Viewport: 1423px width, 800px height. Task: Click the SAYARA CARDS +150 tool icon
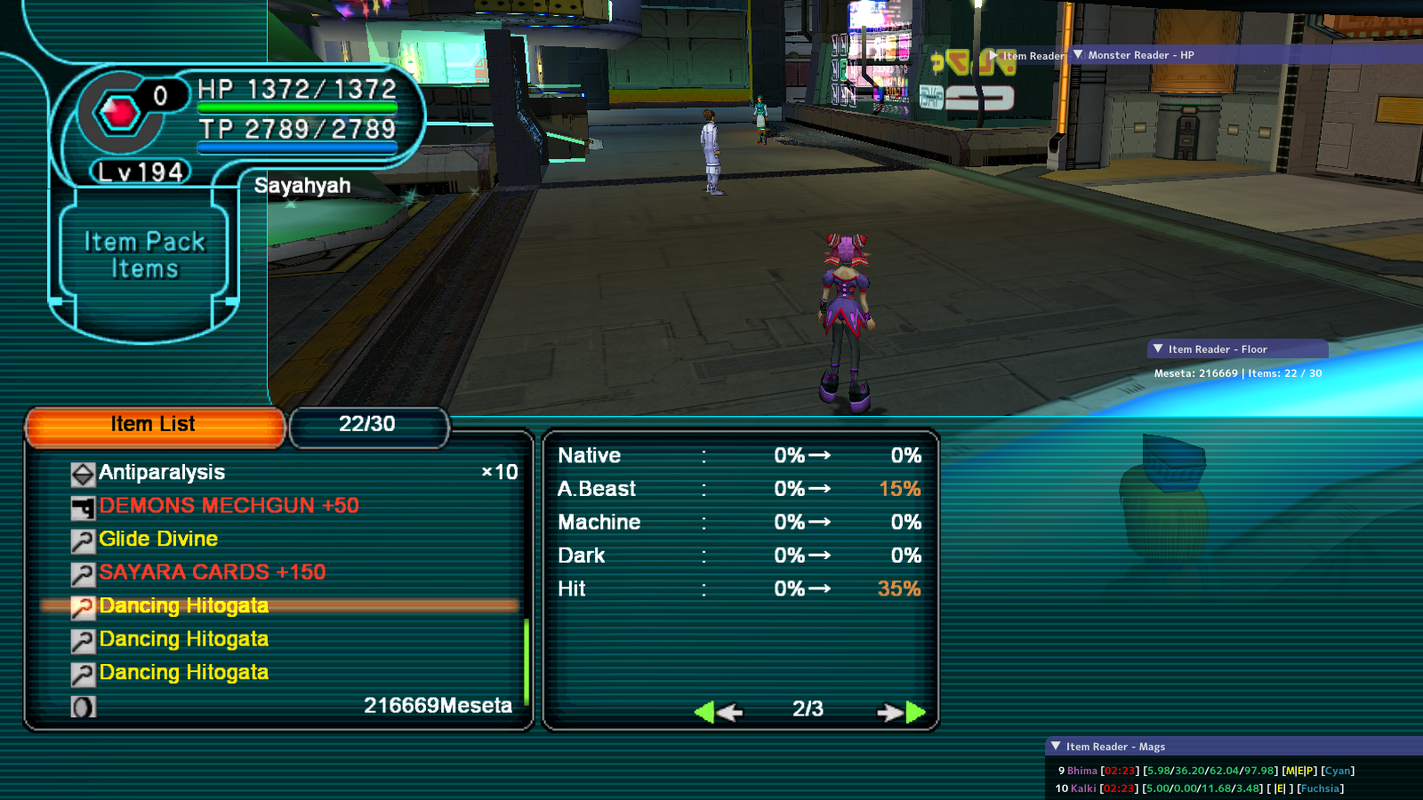83,572
